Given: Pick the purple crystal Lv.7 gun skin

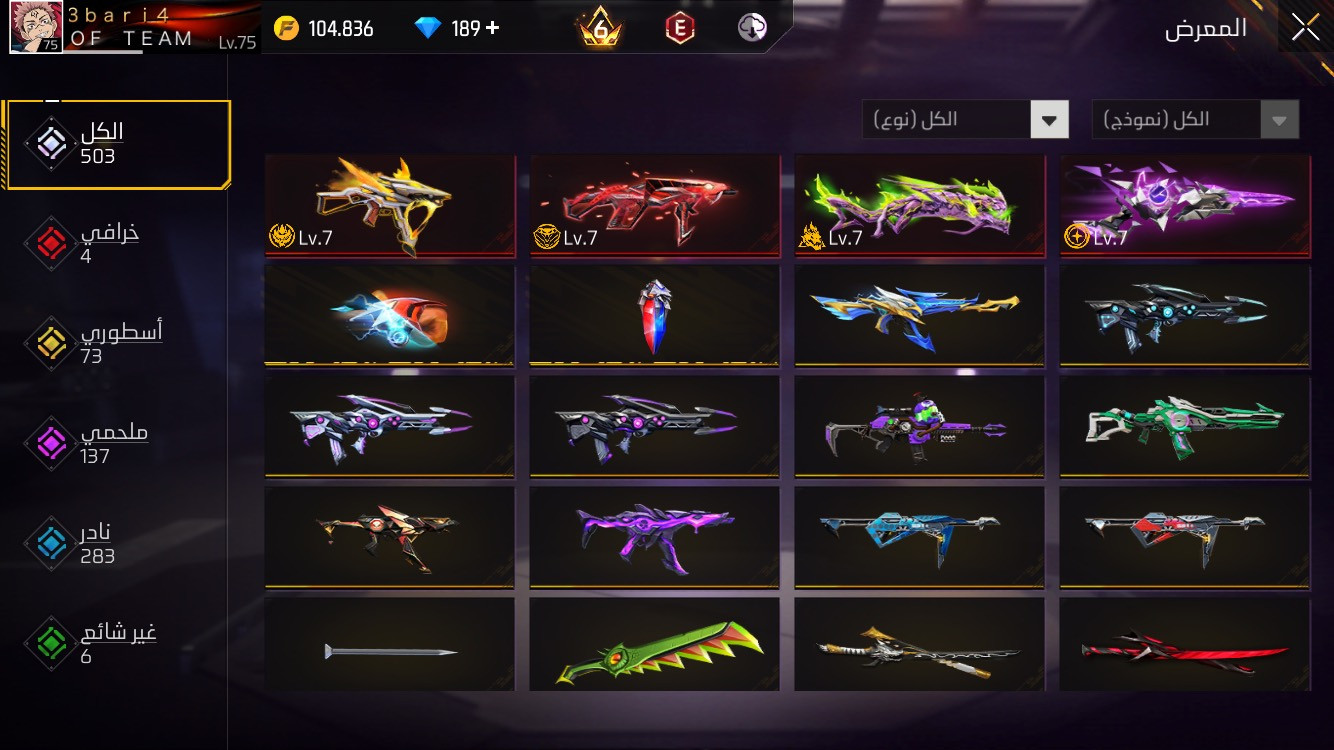Looking at the screenshot, I should [x=1185, y=205].
